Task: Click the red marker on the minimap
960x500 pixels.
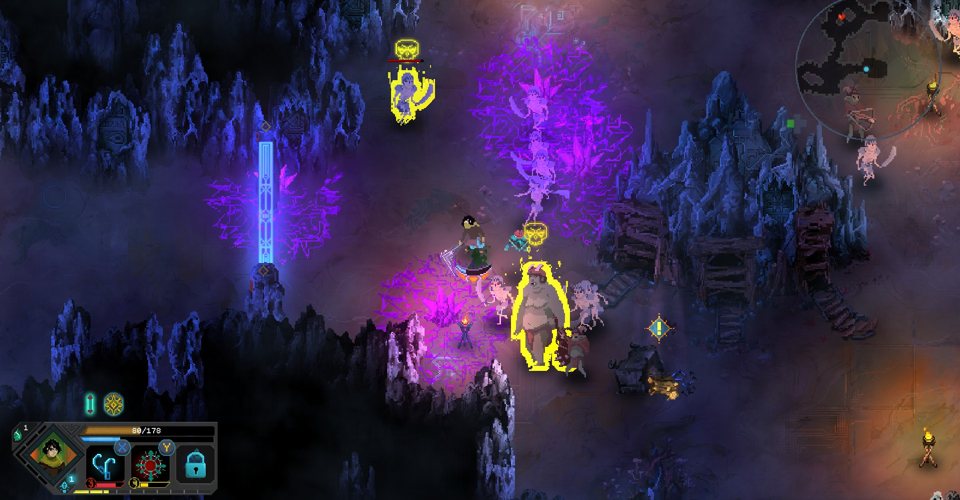Action: point(841,17)
